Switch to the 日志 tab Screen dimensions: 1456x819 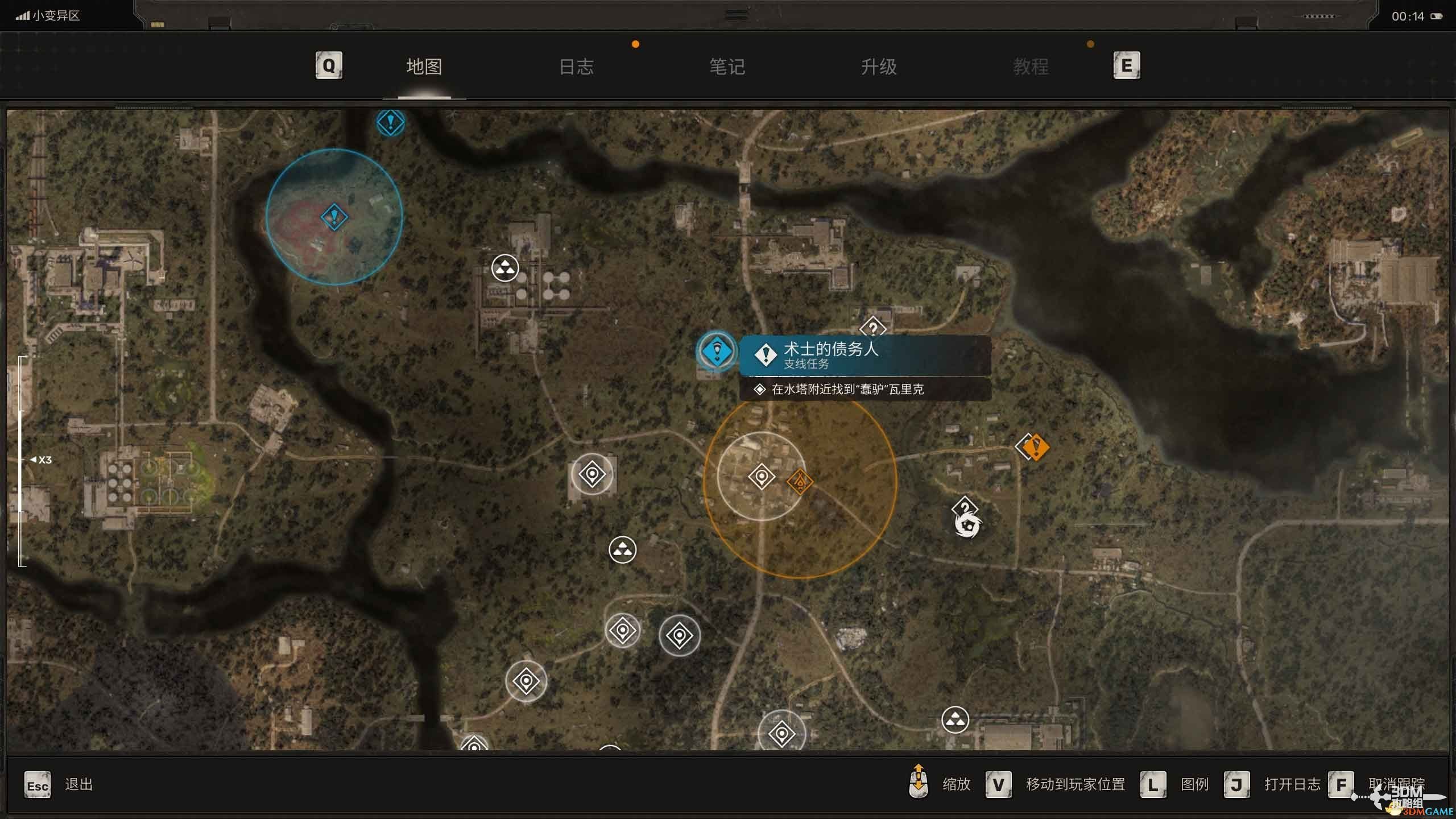pyautogui.click(x=576, y=67)
